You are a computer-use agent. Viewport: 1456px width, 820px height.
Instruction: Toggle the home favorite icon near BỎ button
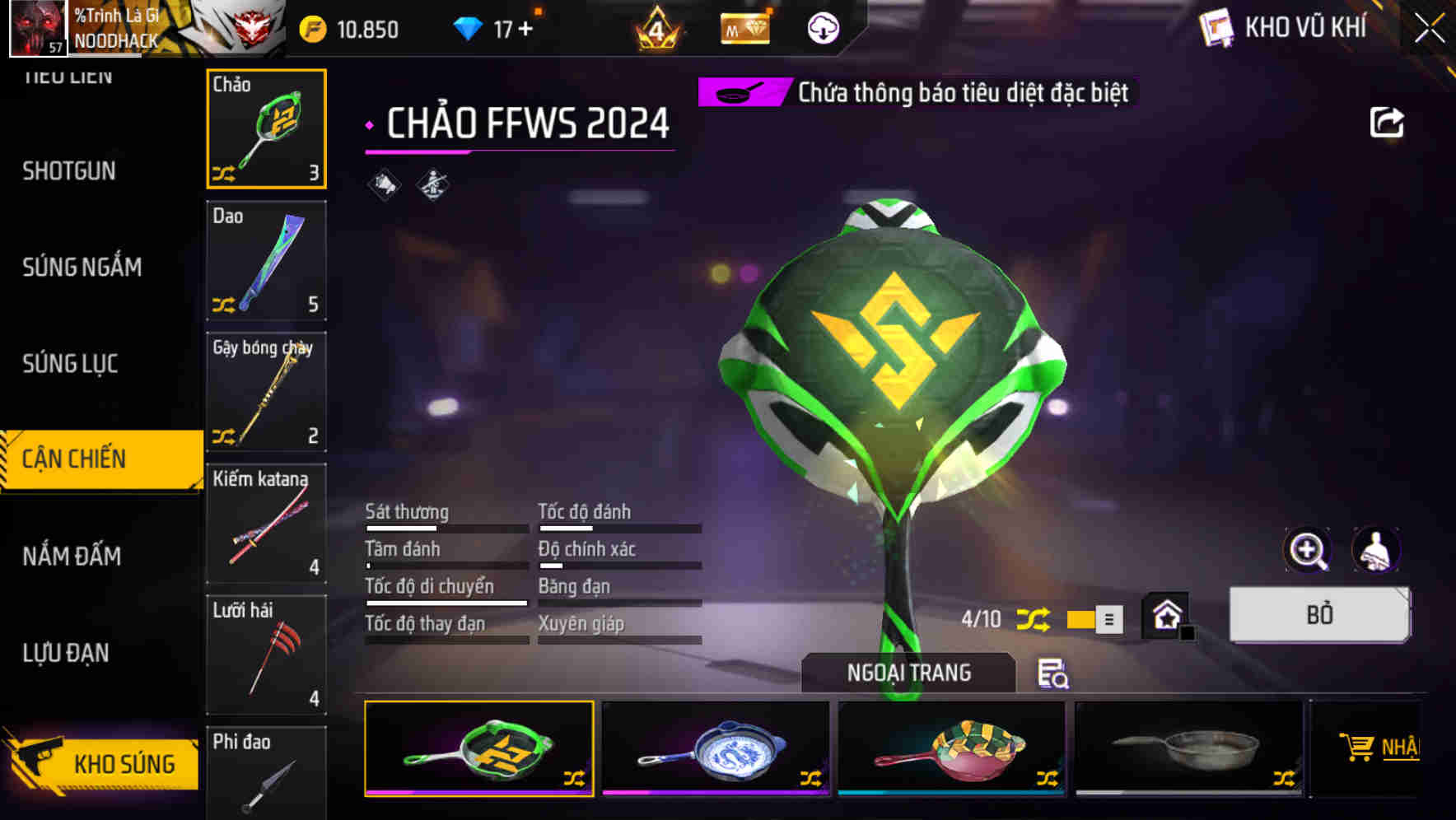coord(1165,615)
